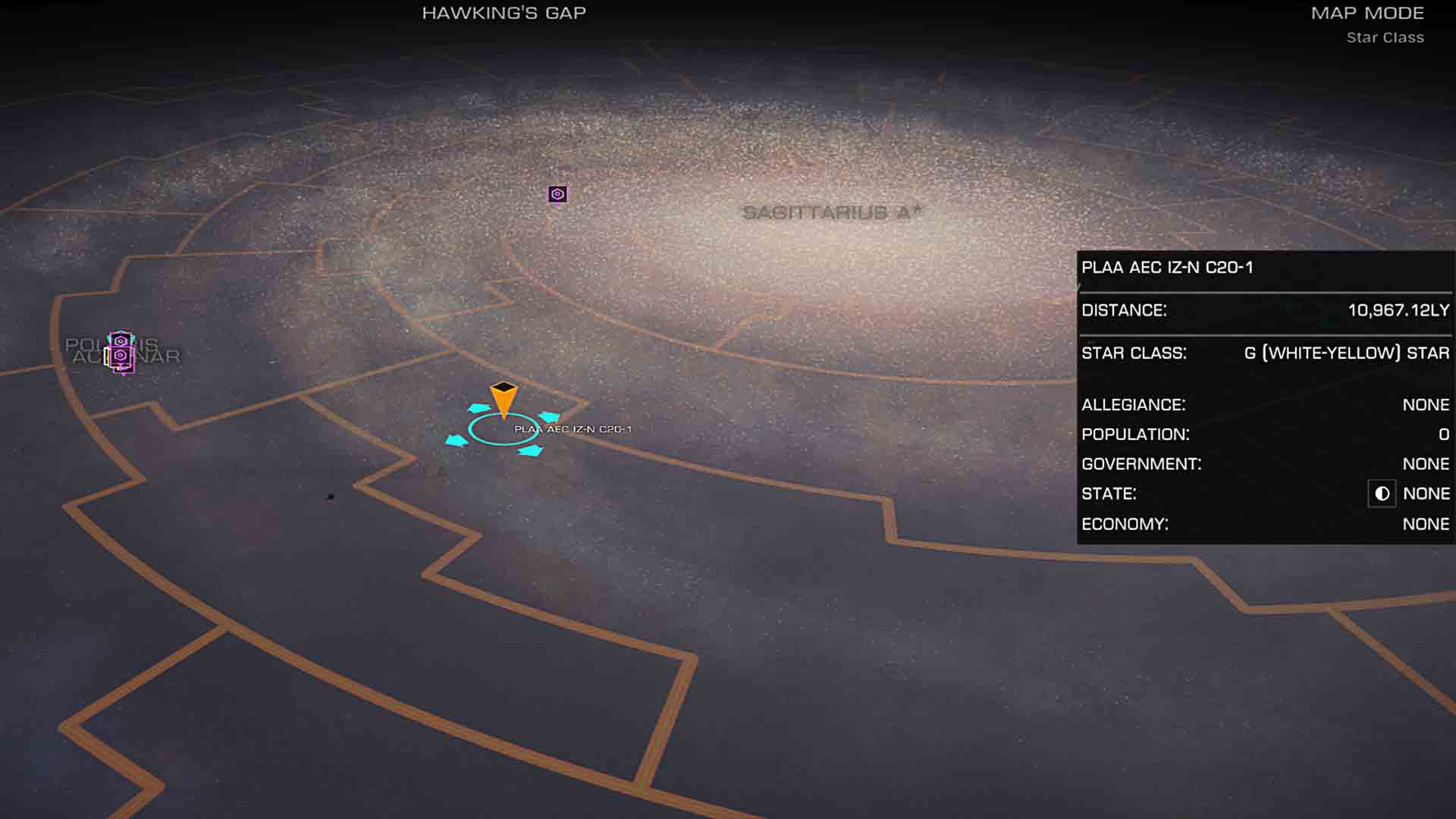Click the upper Polaris Augenar region icon

coord(121,340)
